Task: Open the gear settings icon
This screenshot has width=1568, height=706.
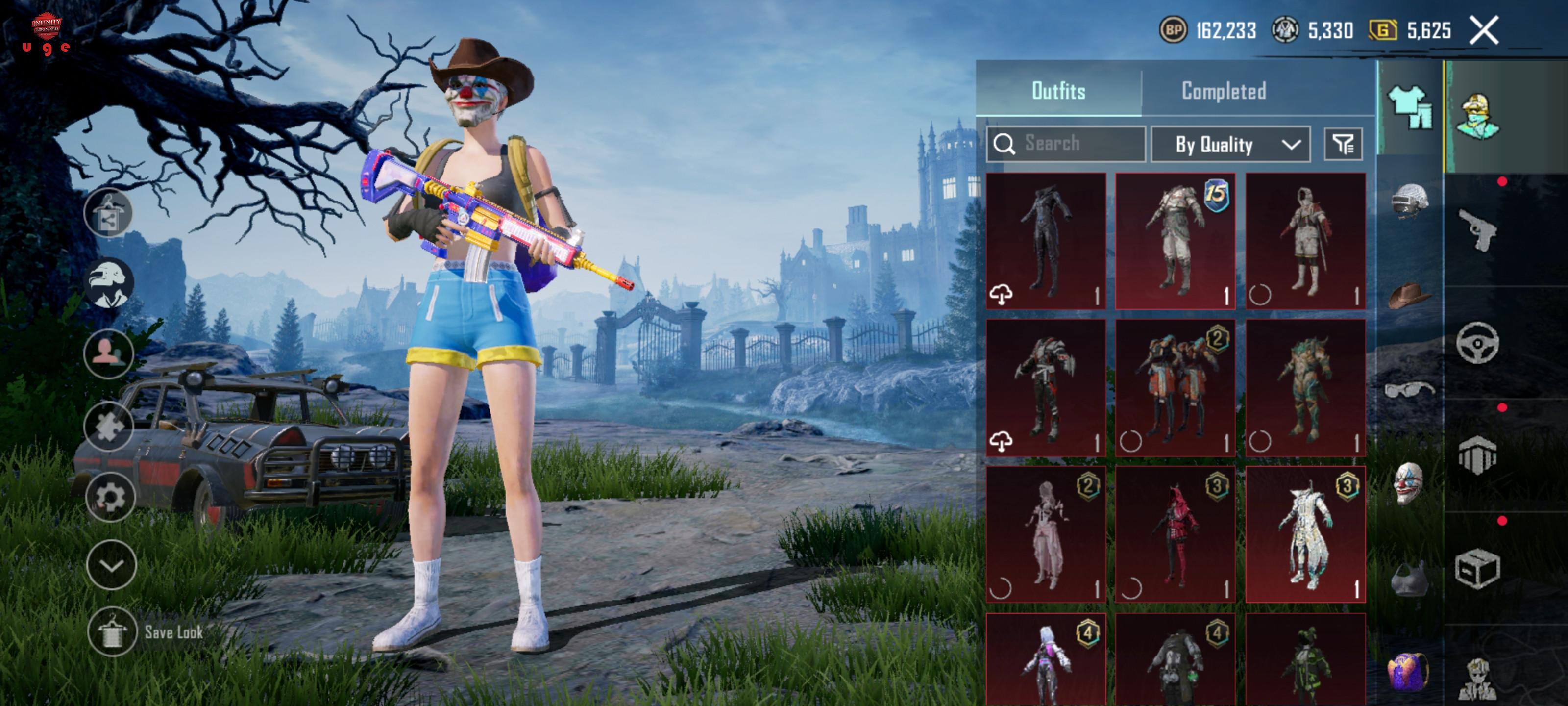Action: point(110,497)
